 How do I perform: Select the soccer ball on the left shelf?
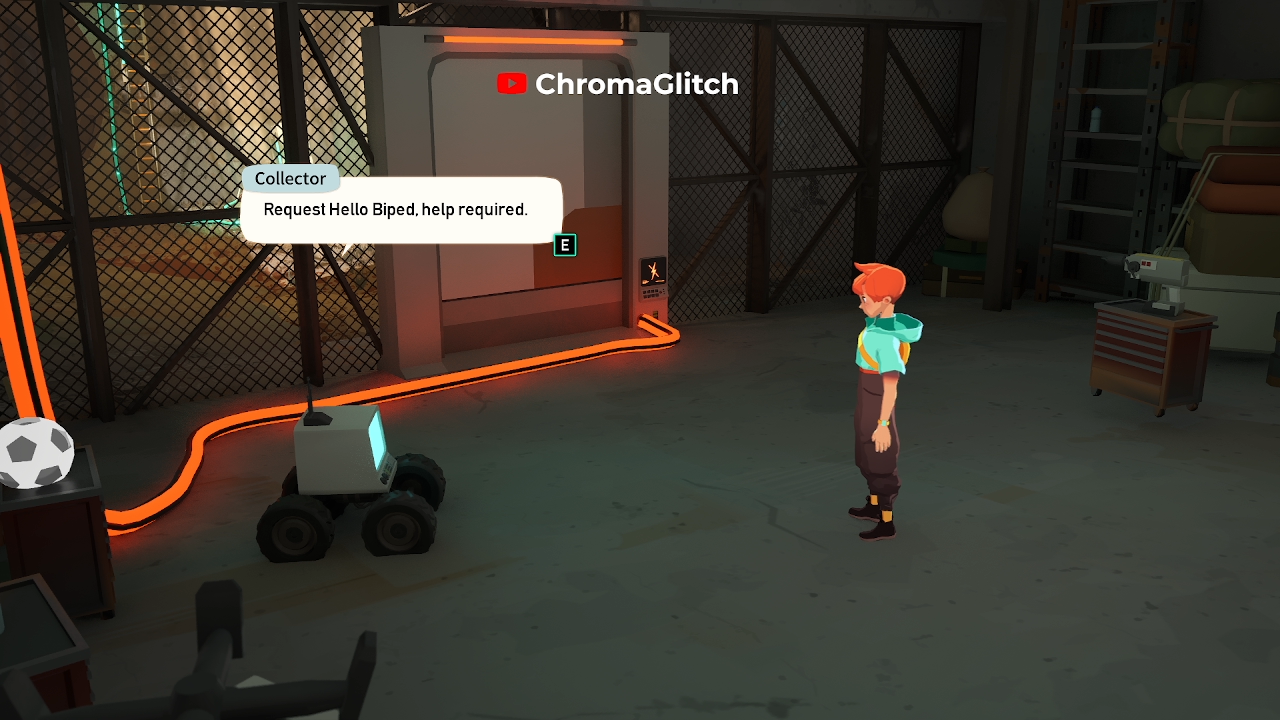[37, 452]
